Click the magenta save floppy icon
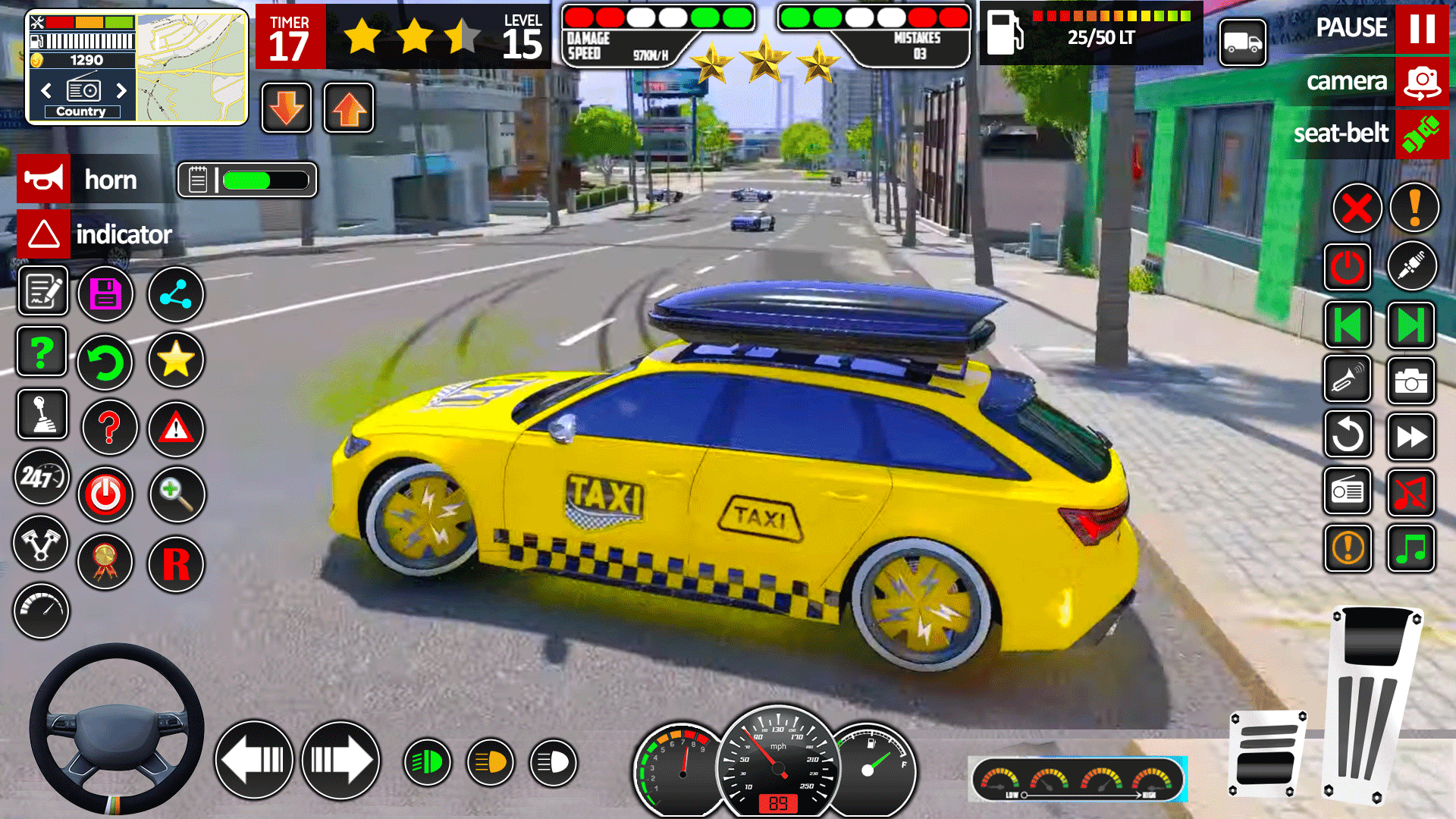Viewport: 1456px width, 819px height. [x=105, y=294]
